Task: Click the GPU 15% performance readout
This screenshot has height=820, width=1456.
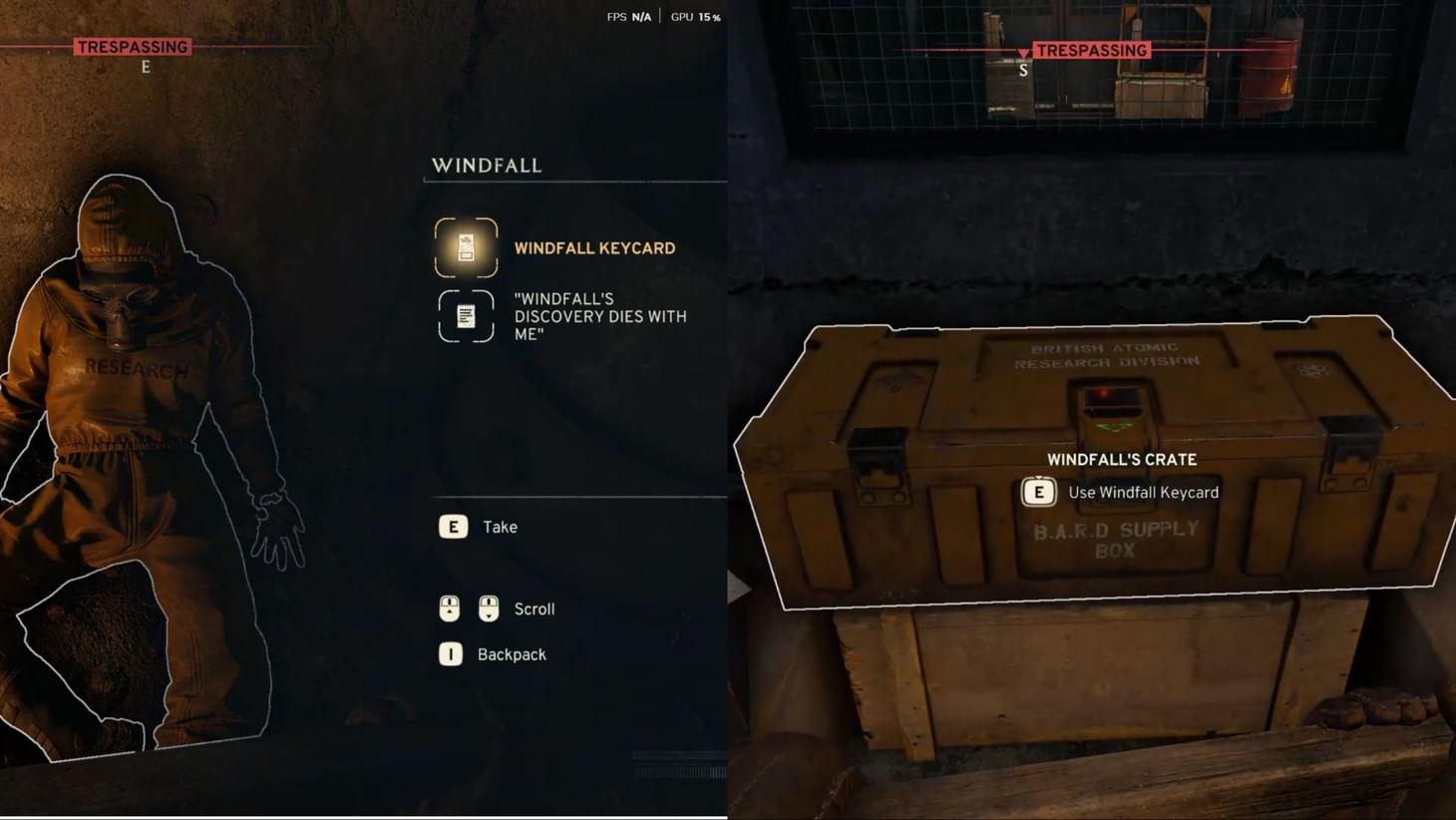Action: tap(695, 17)
